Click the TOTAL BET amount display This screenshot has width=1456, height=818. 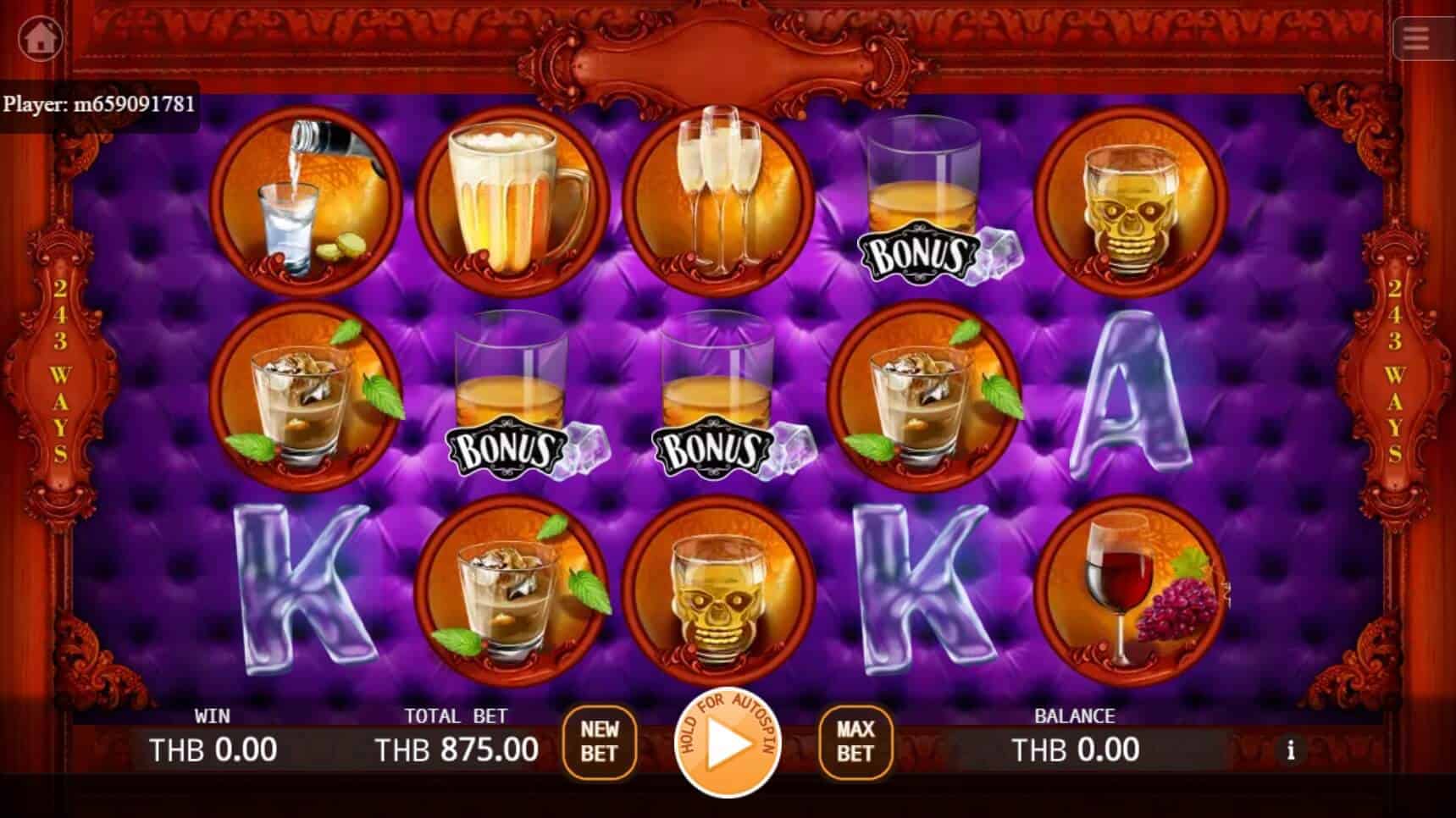[457, 749]
